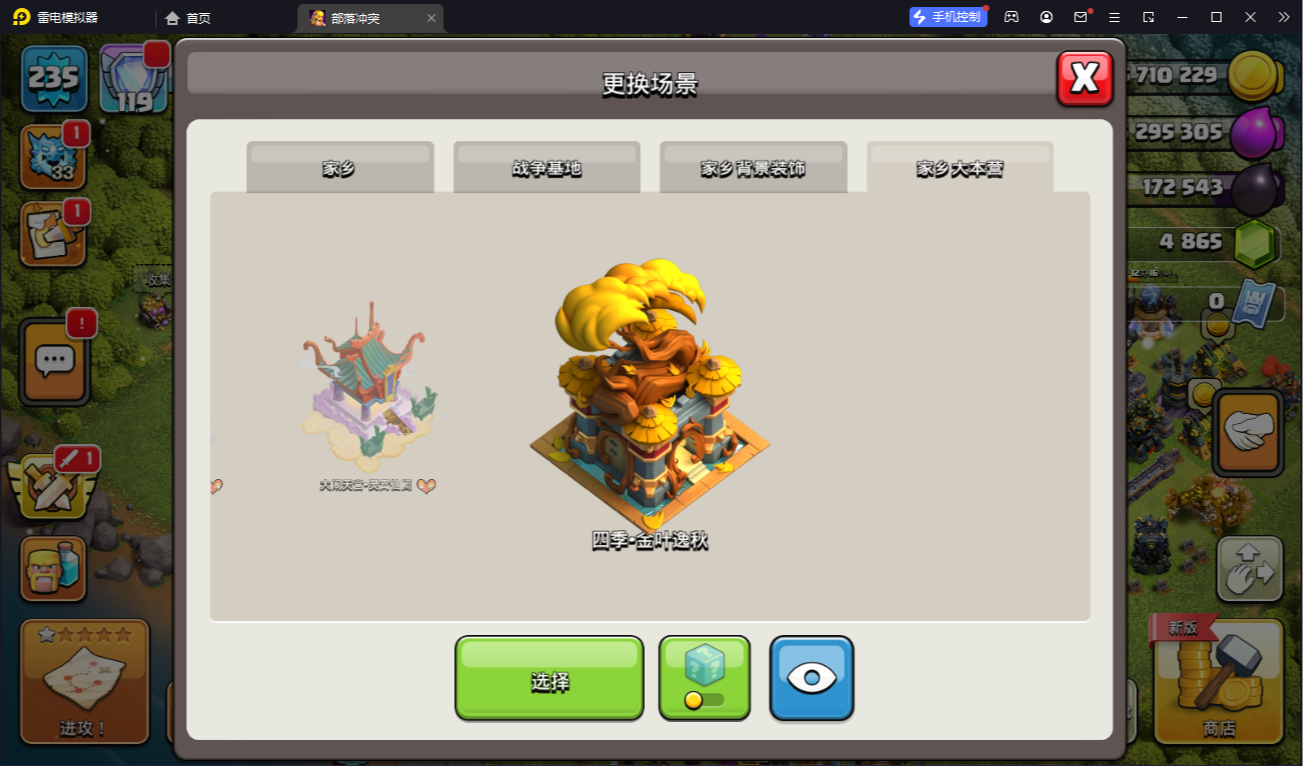Open the 首页 home tab in emulator
Viewport: 1303px width, 766px height.
tap(188, 18)
